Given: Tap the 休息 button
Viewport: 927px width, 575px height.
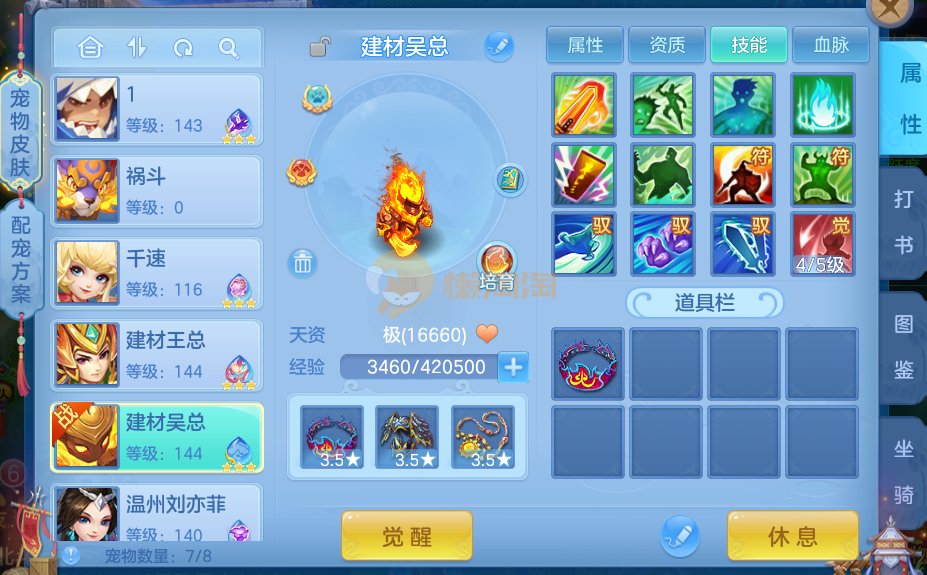Looking at the screenshot, I should tap(792, 536).
